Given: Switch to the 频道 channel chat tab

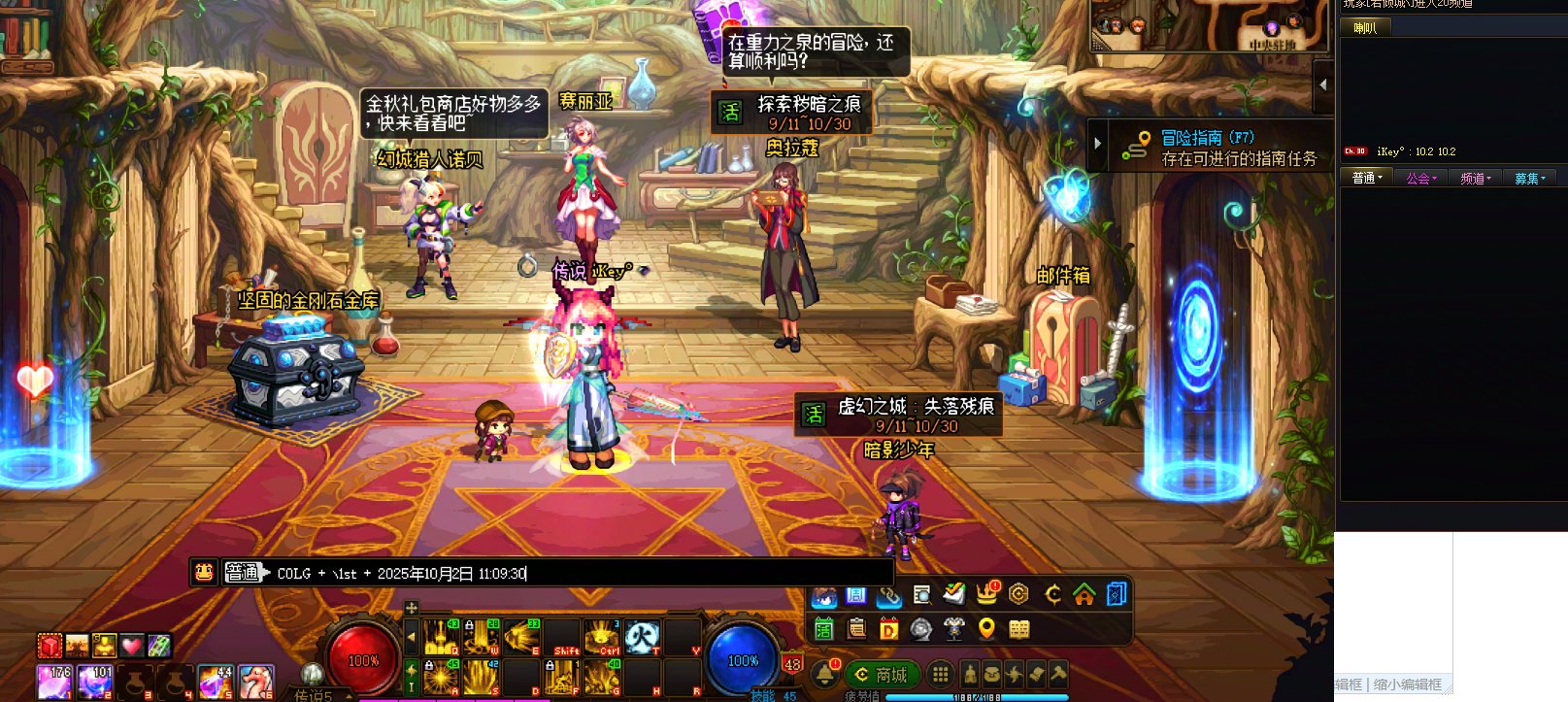Looking at the screenshot, I should coord(1475,178).
